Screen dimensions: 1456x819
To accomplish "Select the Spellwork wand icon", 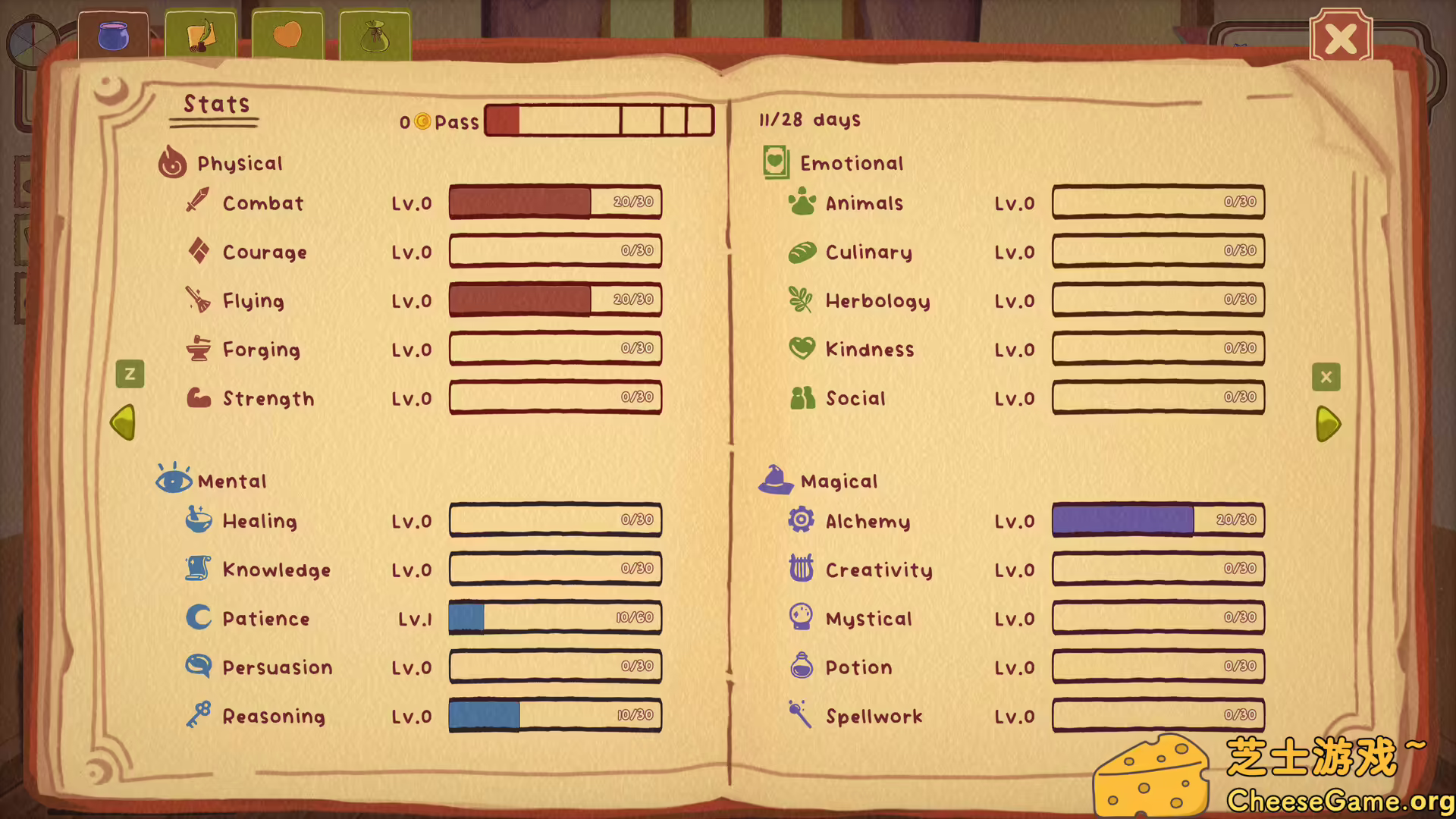I will [x=799, y=715].
